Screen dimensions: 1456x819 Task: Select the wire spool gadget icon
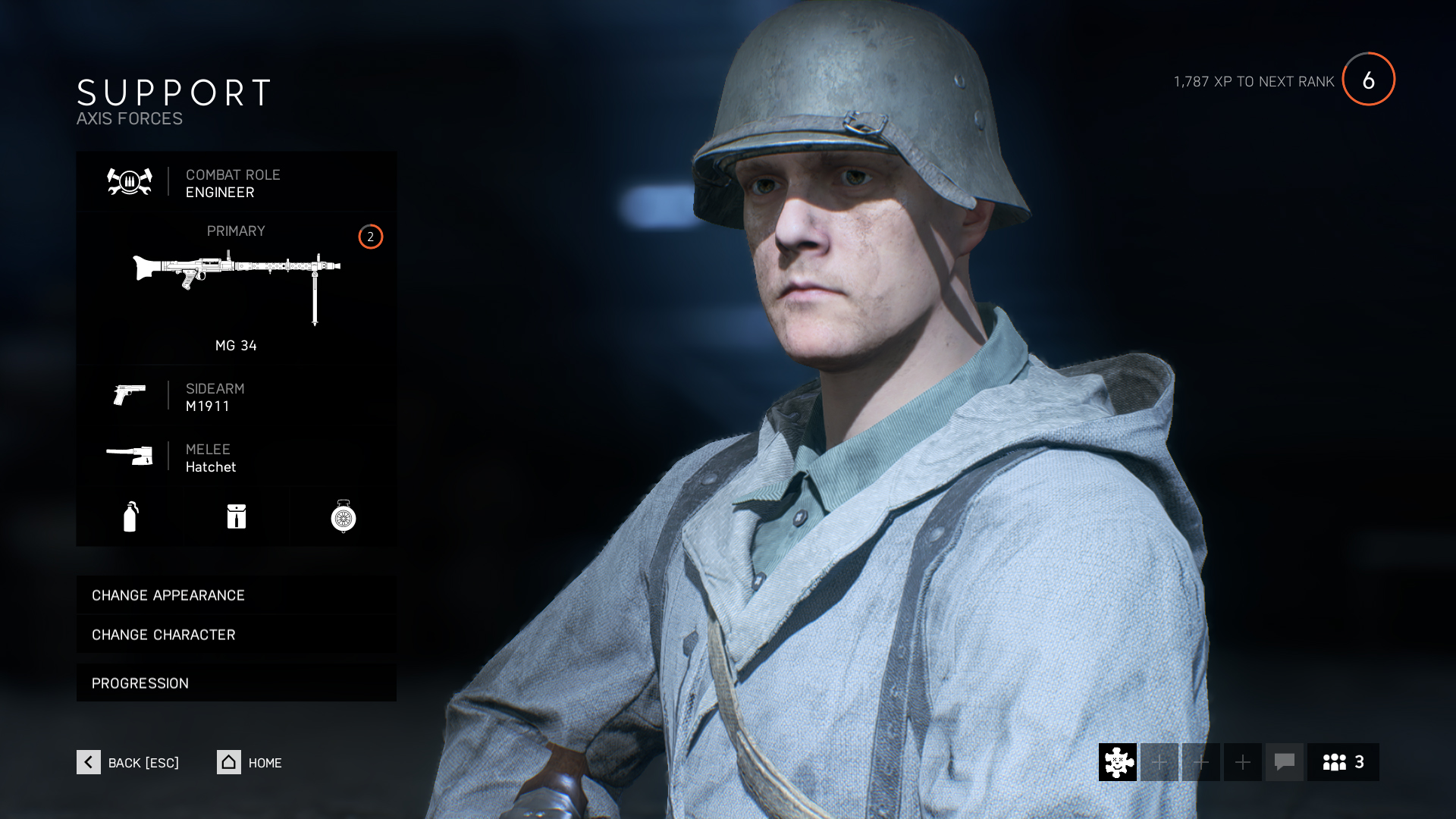click(343, 516)
